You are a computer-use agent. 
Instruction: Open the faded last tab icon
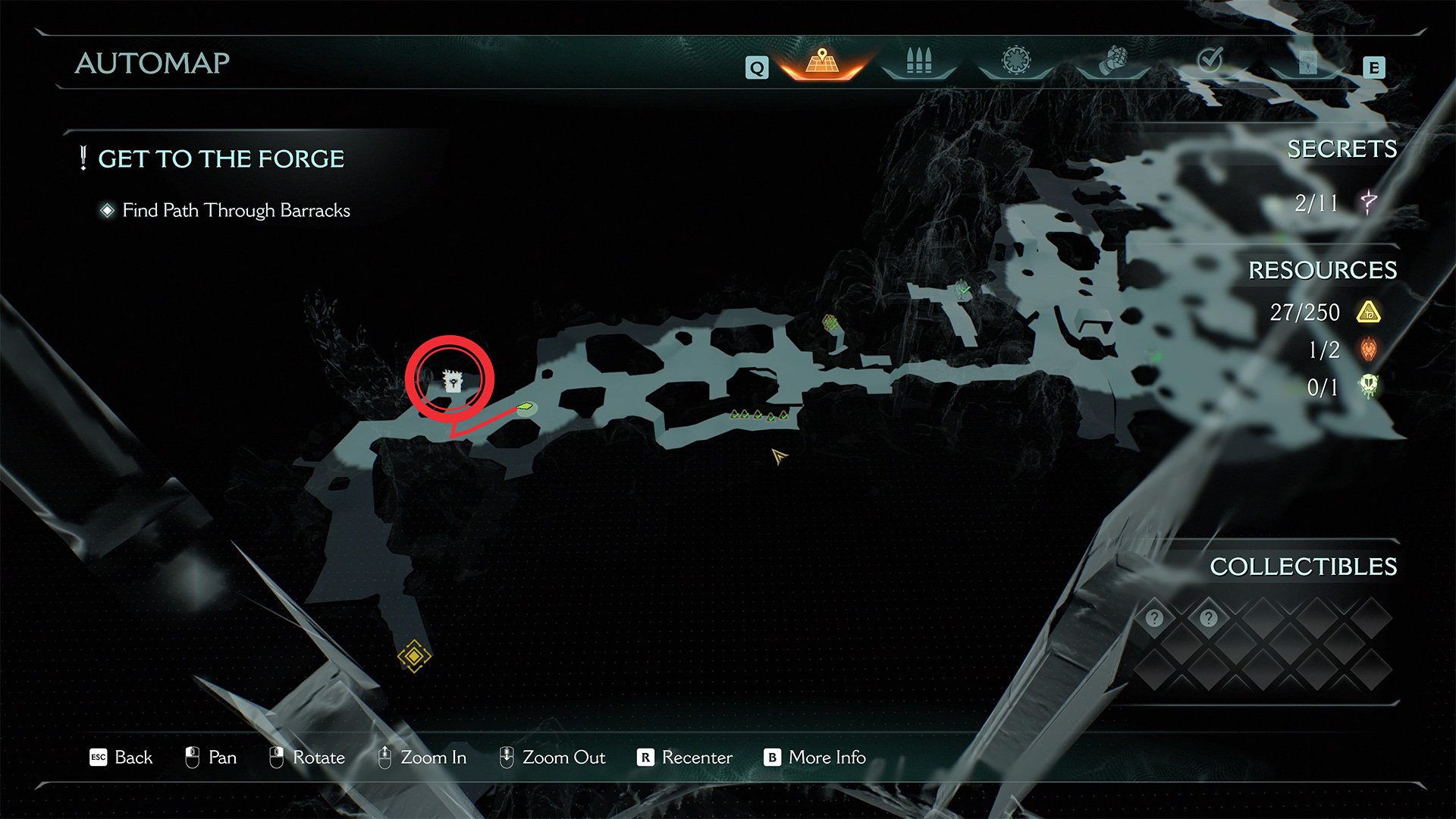pyautogui.click(x=1307, y=61)
